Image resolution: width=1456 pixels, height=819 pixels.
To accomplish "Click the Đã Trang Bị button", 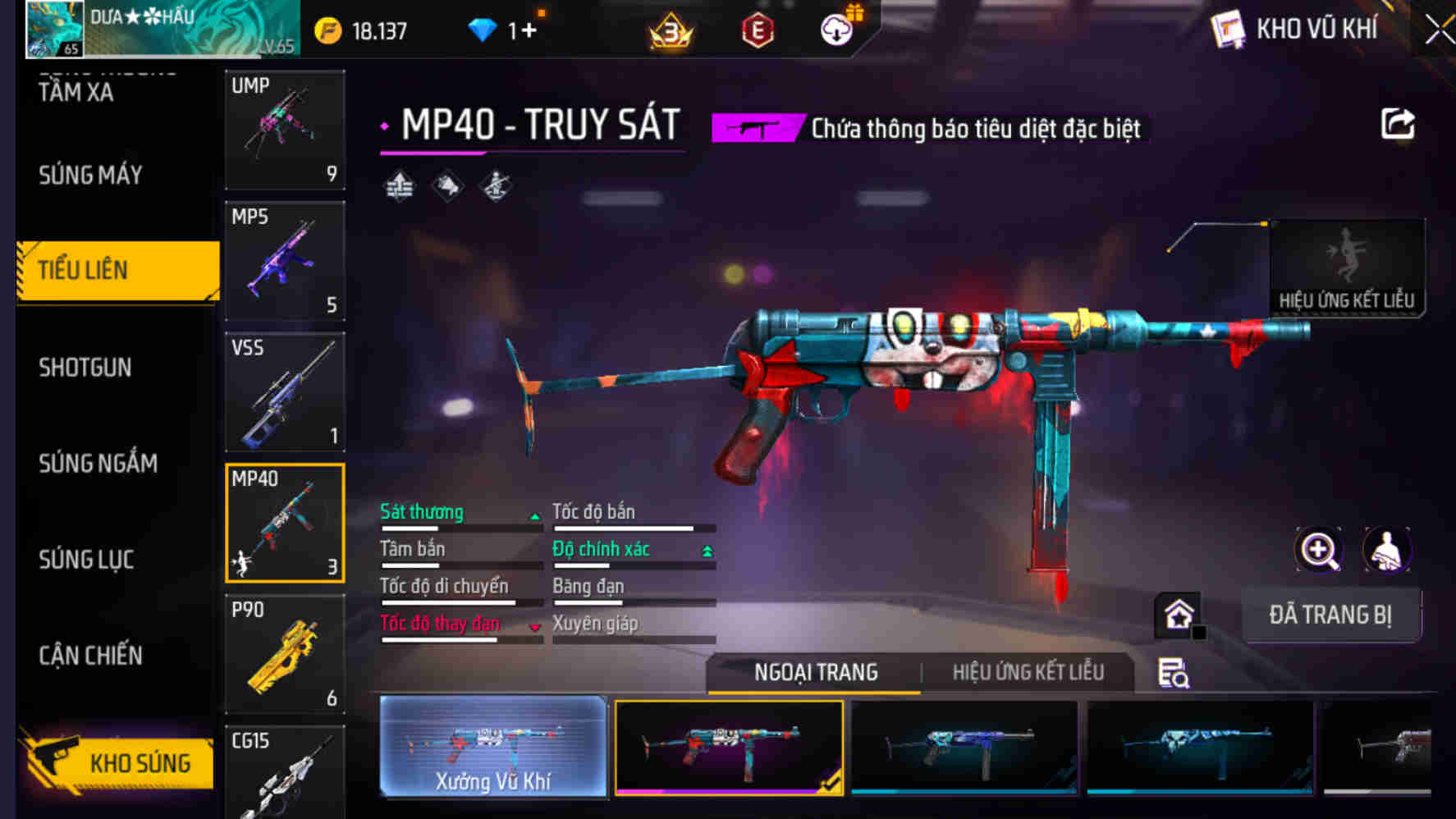I will [1330, 615].
